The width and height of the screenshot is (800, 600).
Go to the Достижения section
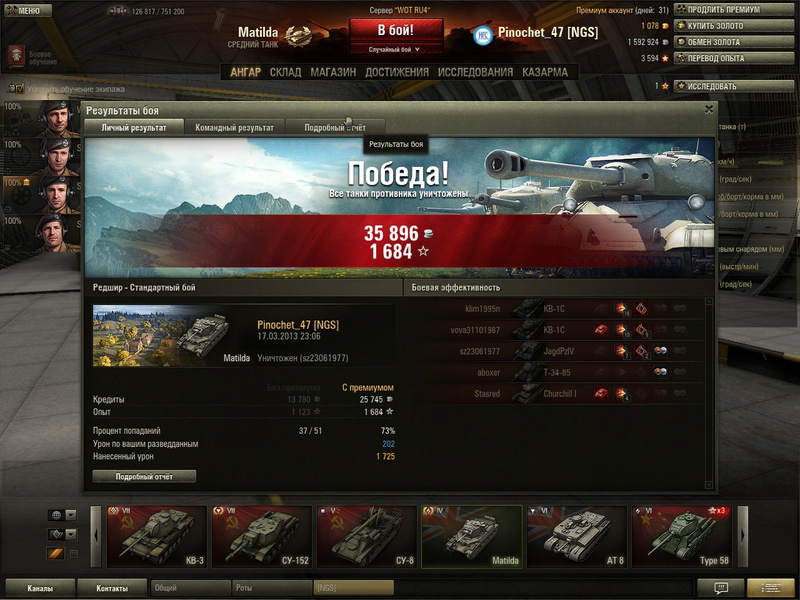pos(397,72)
